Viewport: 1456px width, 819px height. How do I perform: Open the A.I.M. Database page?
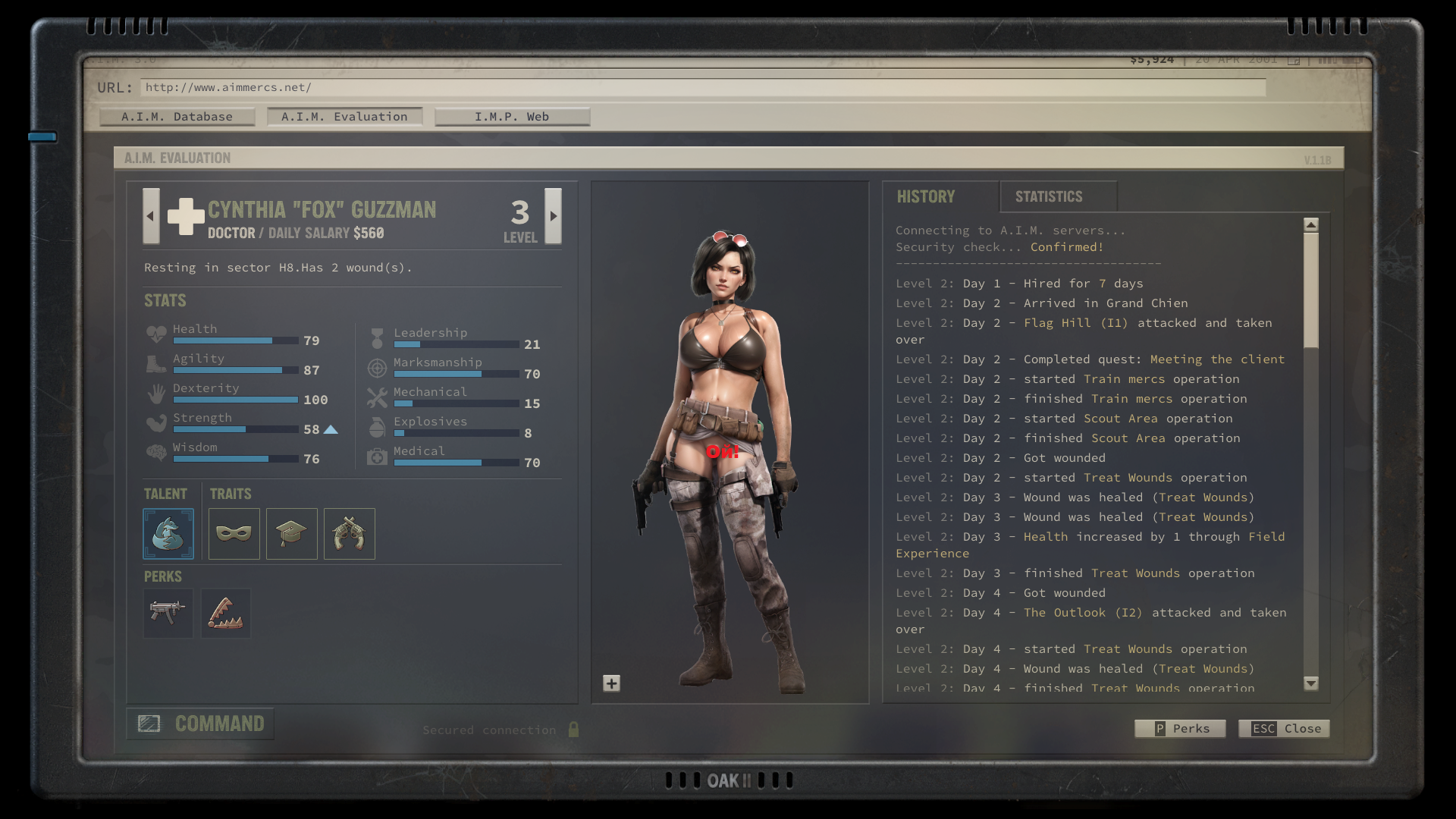pyautogui.click(x=177, y=117)
